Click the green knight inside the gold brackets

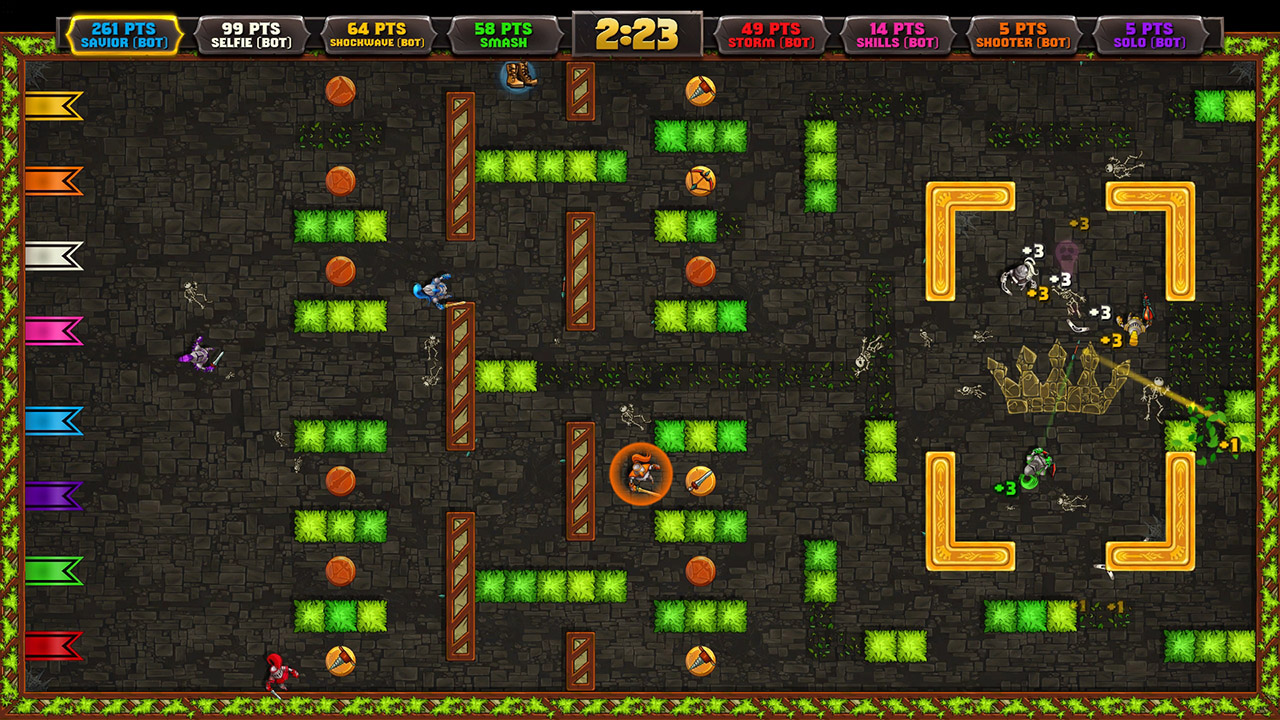point(1037,467)
